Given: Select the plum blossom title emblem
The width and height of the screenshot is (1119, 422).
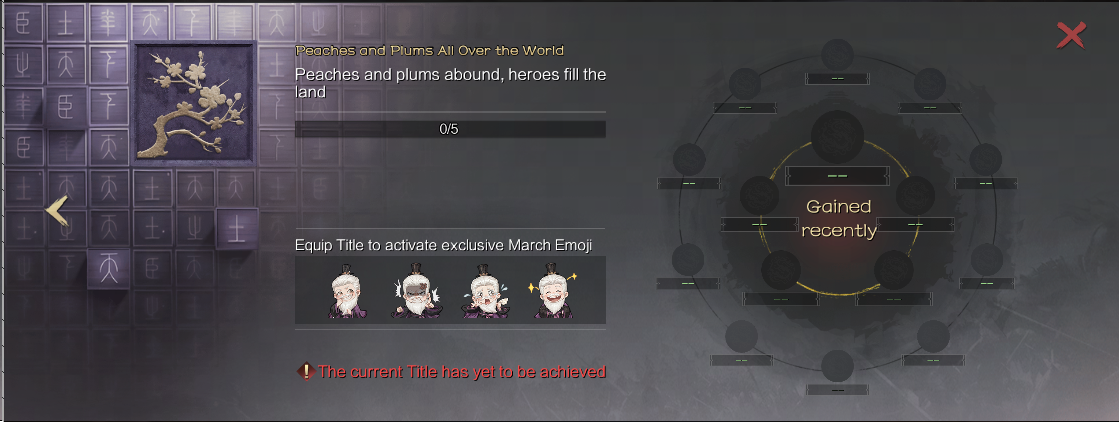Looking at the screenshot, I should [194, 102].
